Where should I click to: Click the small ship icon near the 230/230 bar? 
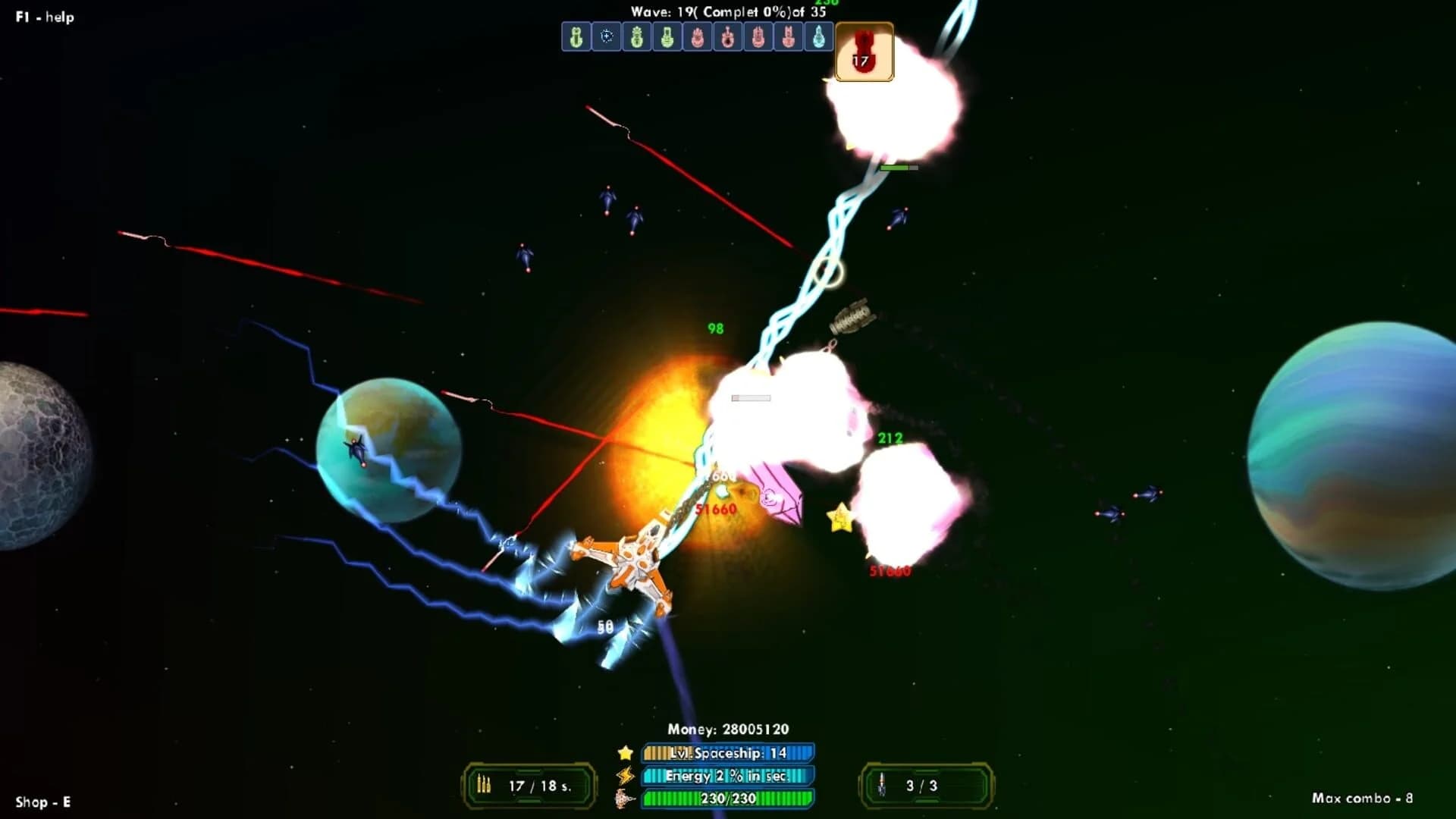point(623,800)
